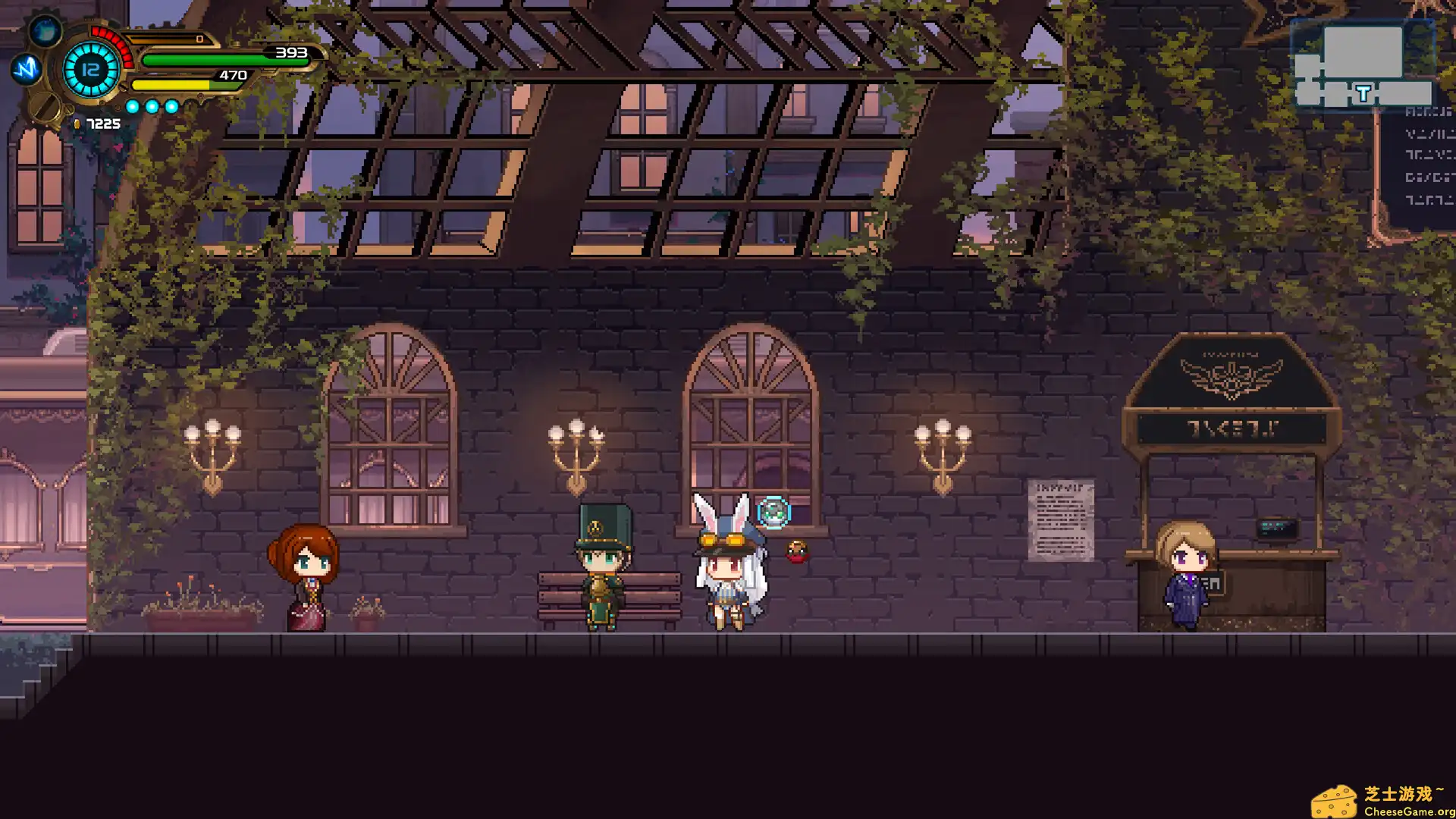Viewport: 1456px width, 819px height.
Task: Select the T marker on the minimap
Action: pos(1363,94)
